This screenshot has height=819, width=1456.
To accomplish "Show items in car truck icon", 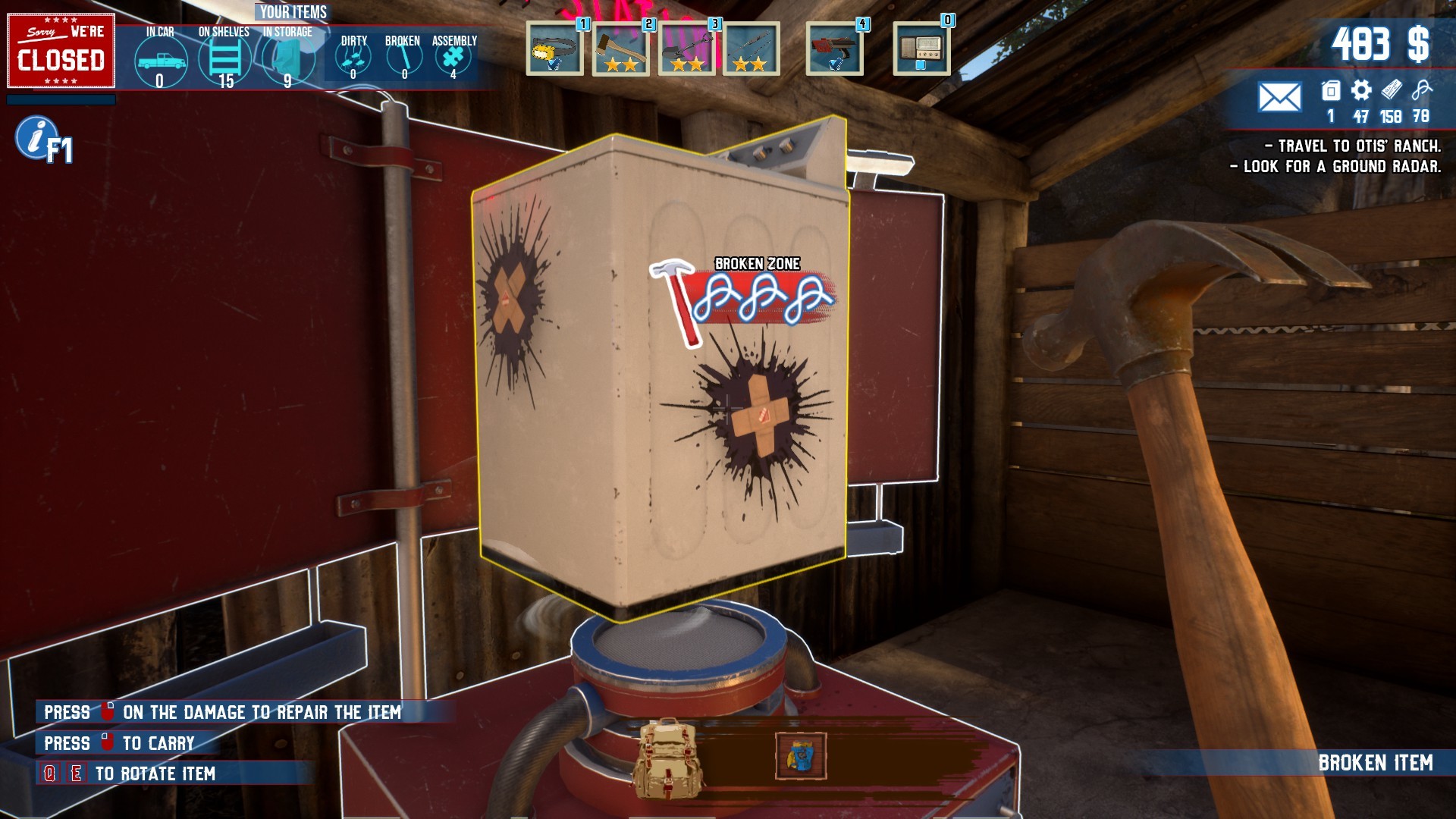I will [x=160, y=61].
